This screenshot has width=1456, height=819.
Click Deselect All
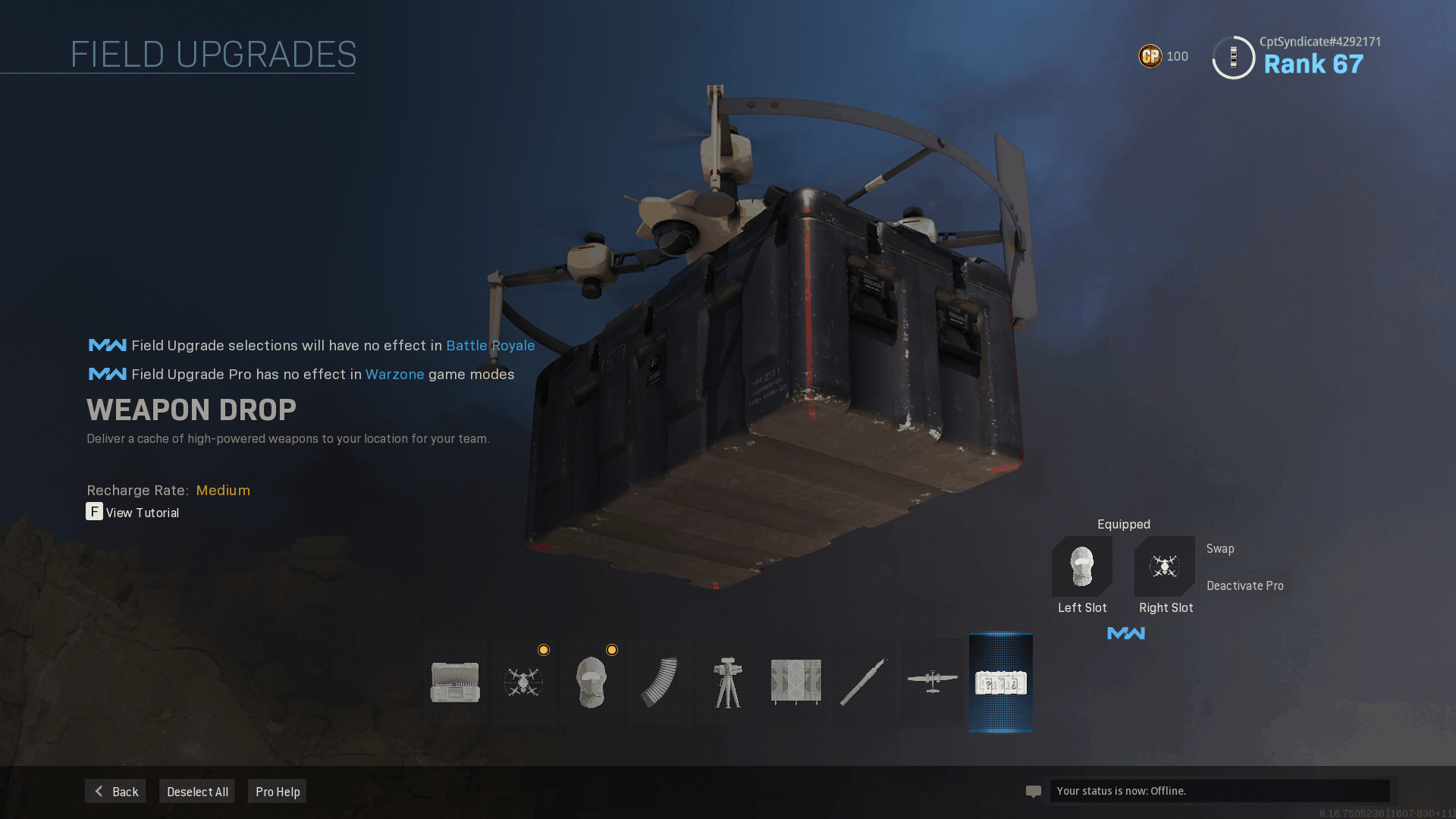pos(197,791)
